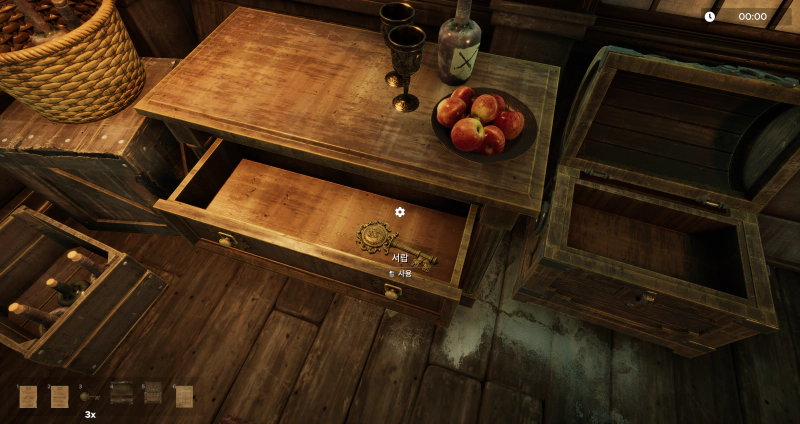This screenshot has width=800, height=424.
Task: Select the open chest item in slot 4
Action: (121, 394)
